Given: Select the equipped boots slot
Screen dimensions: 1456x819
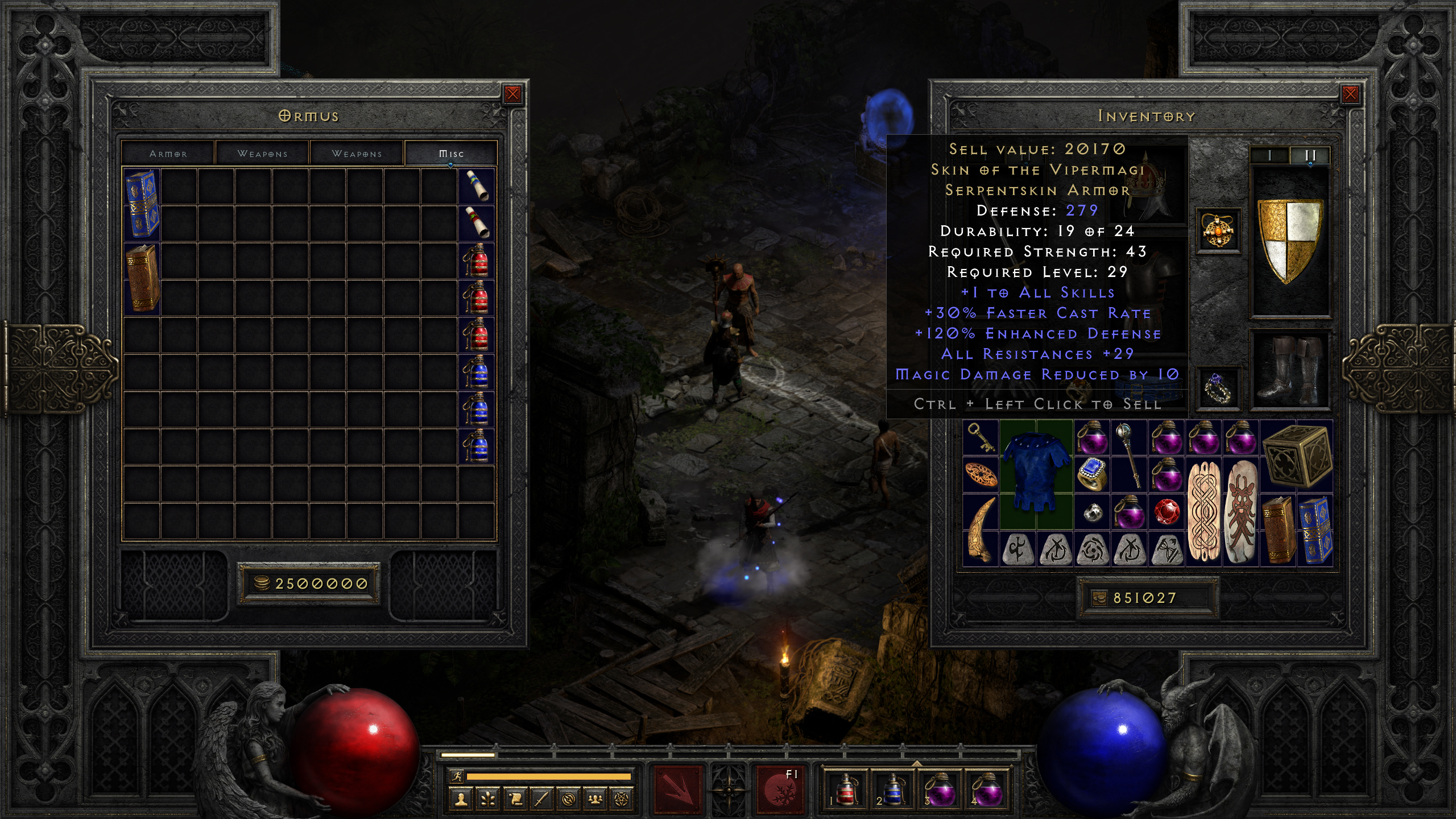Looking at the screenshot, I should 1290,369.
